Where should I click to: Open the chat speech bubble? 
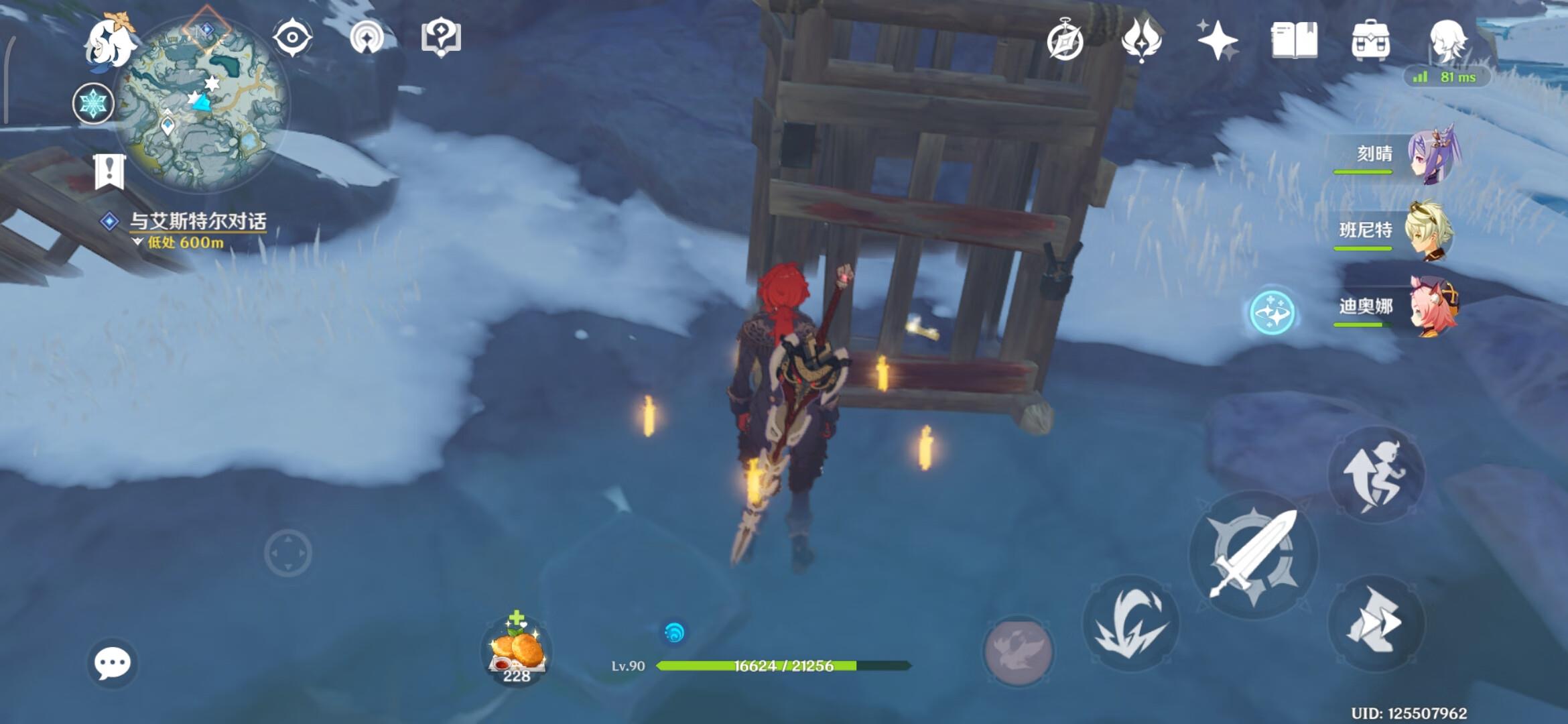coord(112,663)
